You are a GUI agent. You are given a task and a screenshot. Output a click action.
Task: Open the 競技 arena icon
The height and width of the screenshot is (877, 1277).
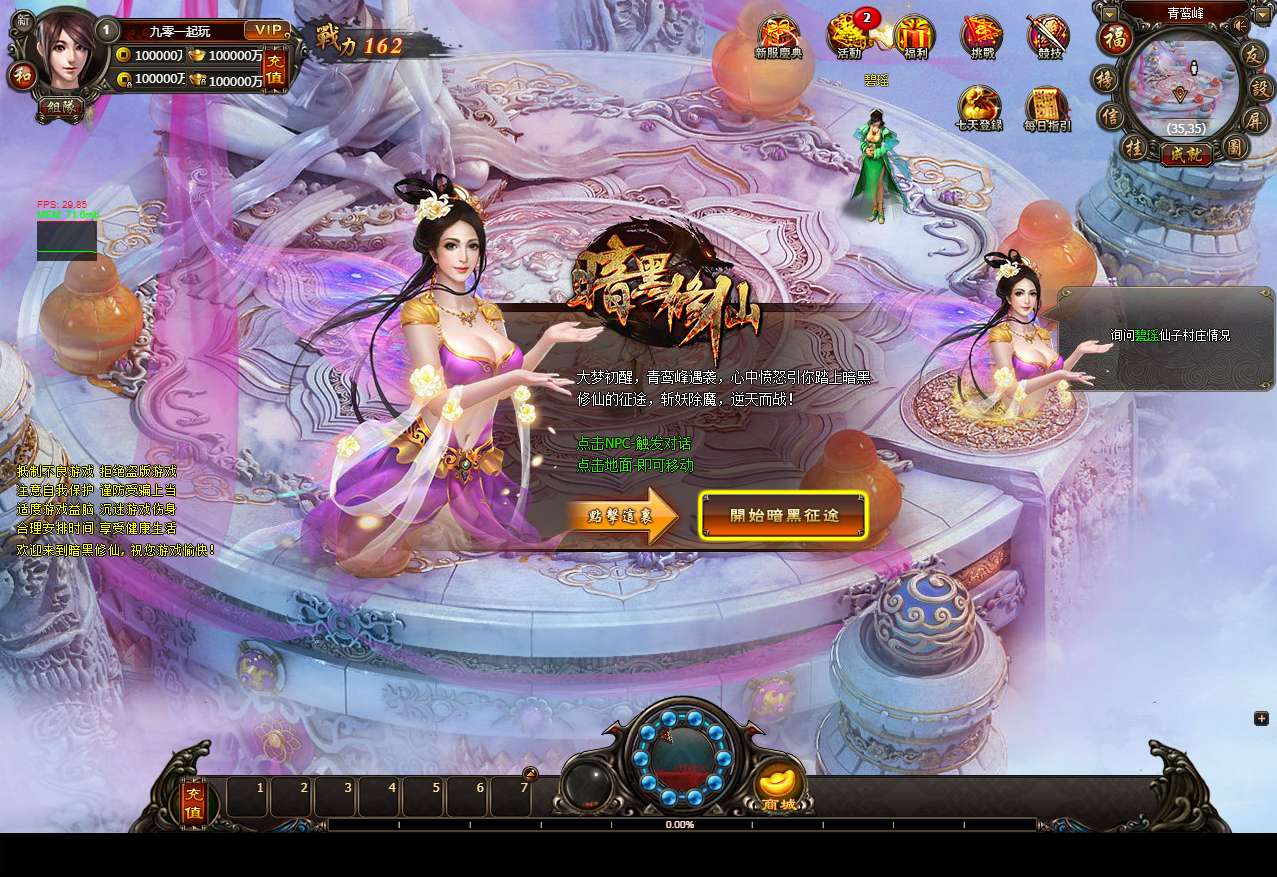click(x=1048, y=37)
